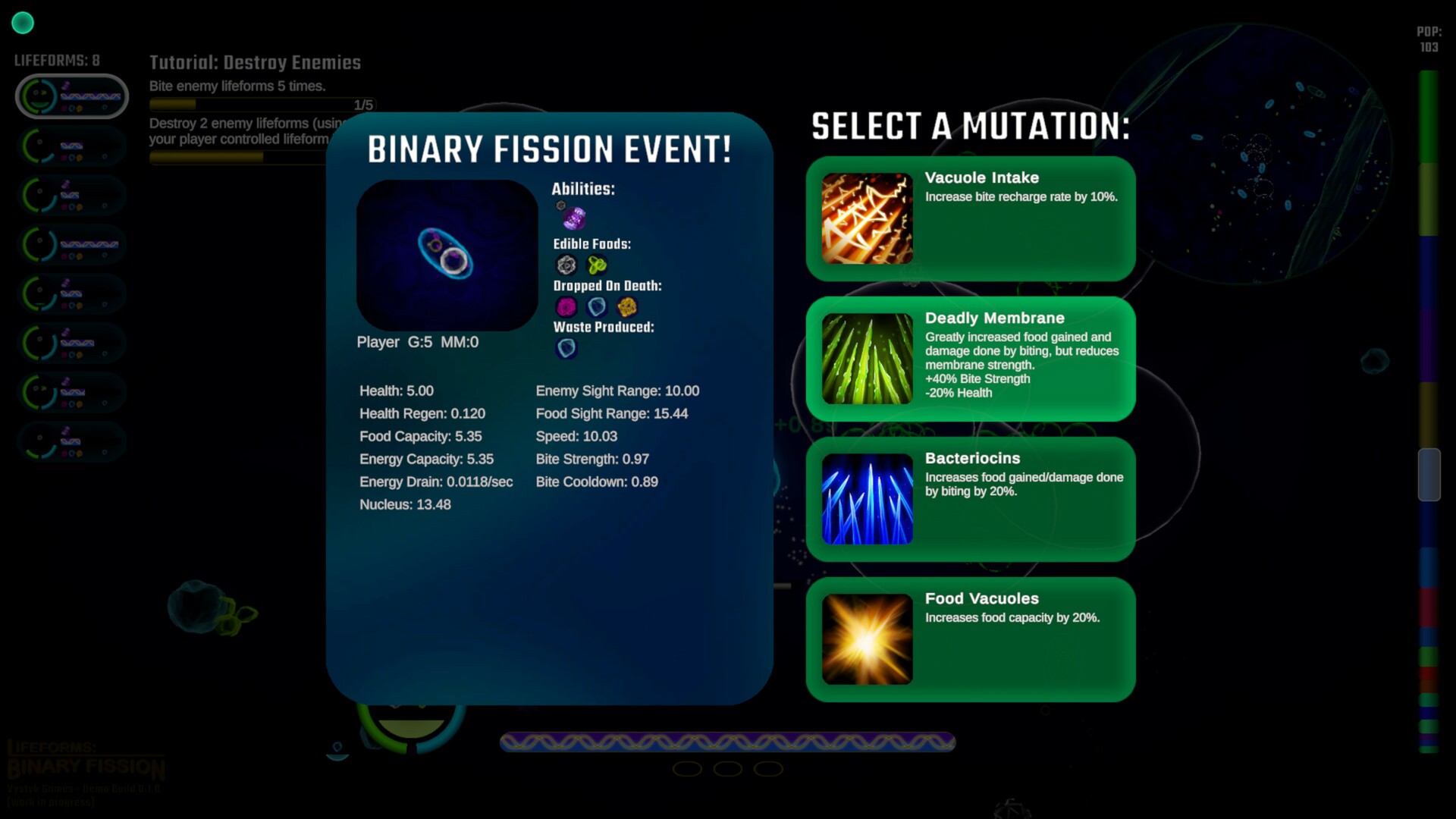Click the glowing burst Food Vacuoles icon
The width and height of the screenshot is (1456, 819).
(867, 639)
